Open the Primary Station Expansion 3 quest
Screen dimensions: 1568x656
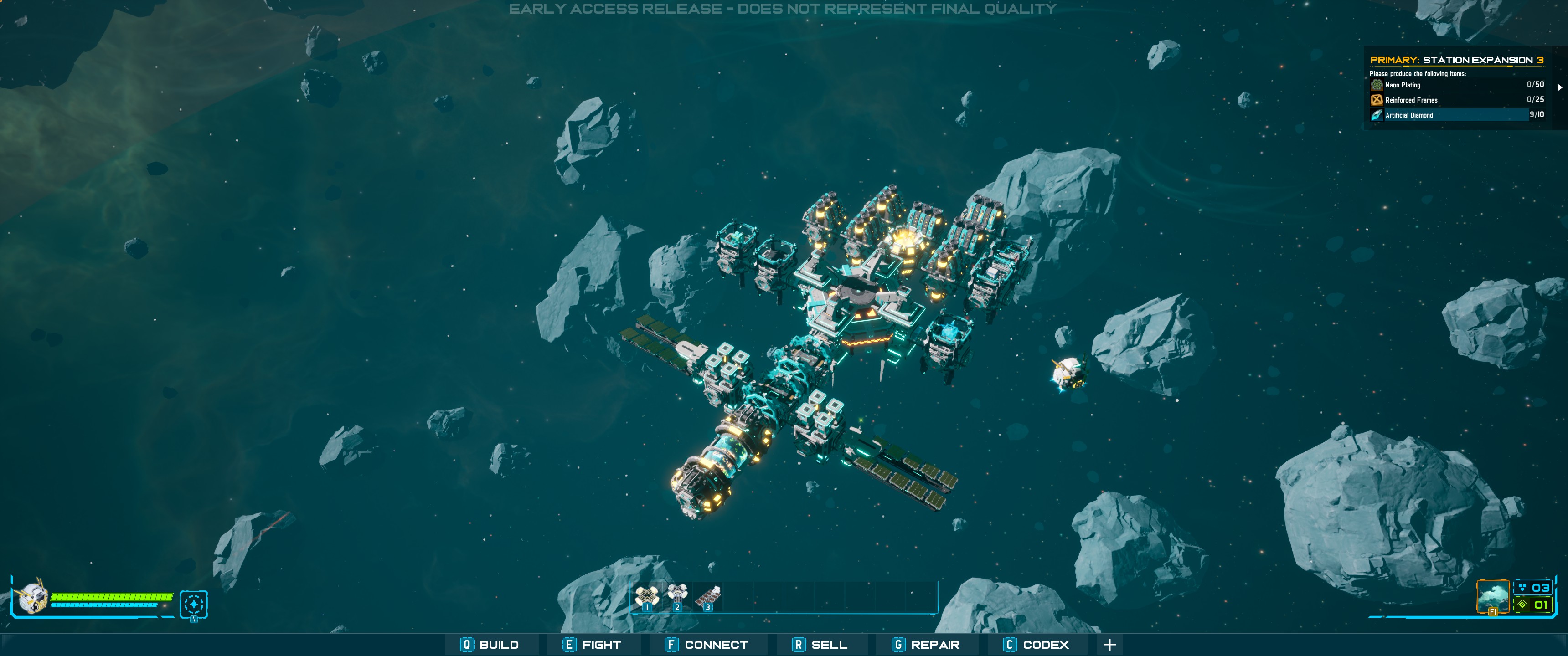point(1456,60)
